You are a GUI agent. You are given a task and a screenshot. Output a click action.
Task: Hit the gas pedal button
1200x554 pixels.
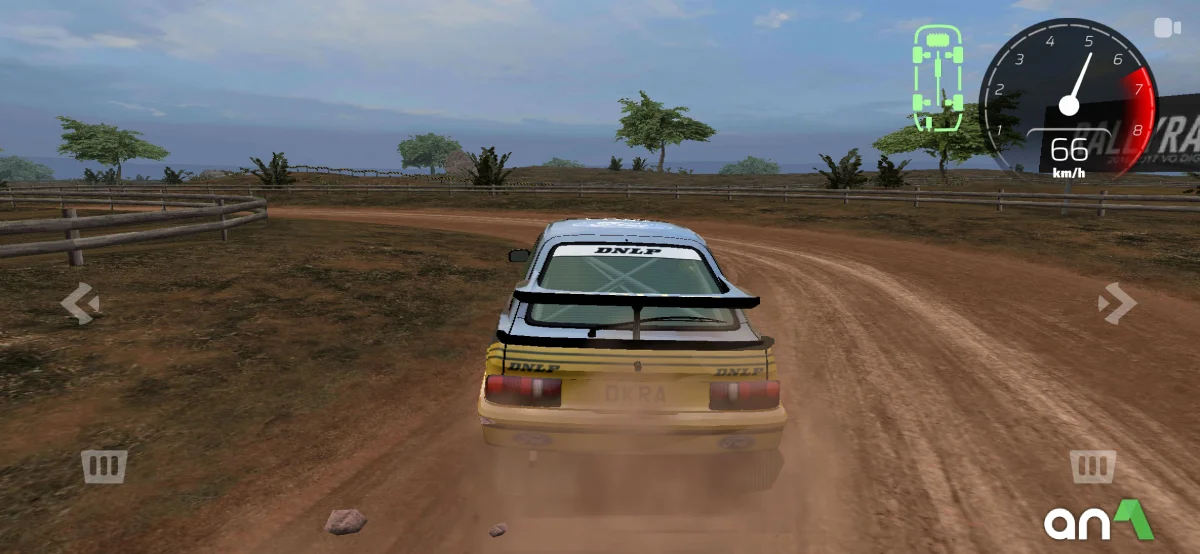[x=1092, y=466]
